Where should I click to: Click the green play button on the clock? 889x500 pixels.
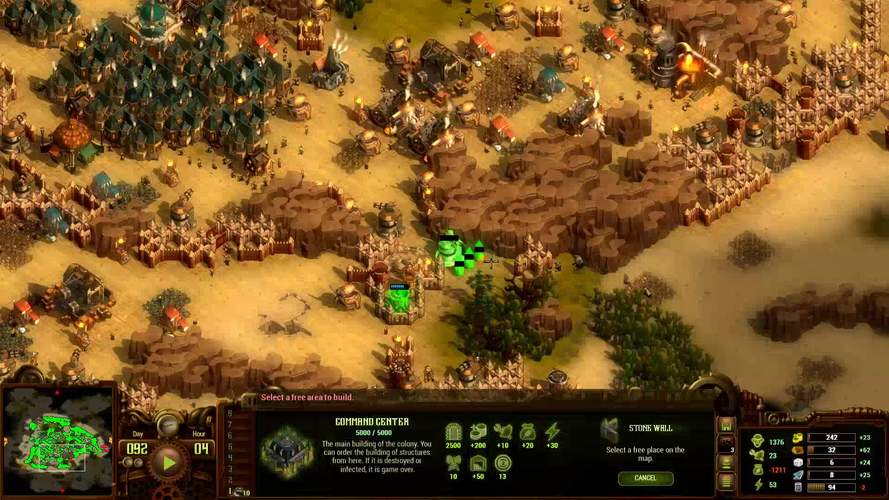[168, 461]
